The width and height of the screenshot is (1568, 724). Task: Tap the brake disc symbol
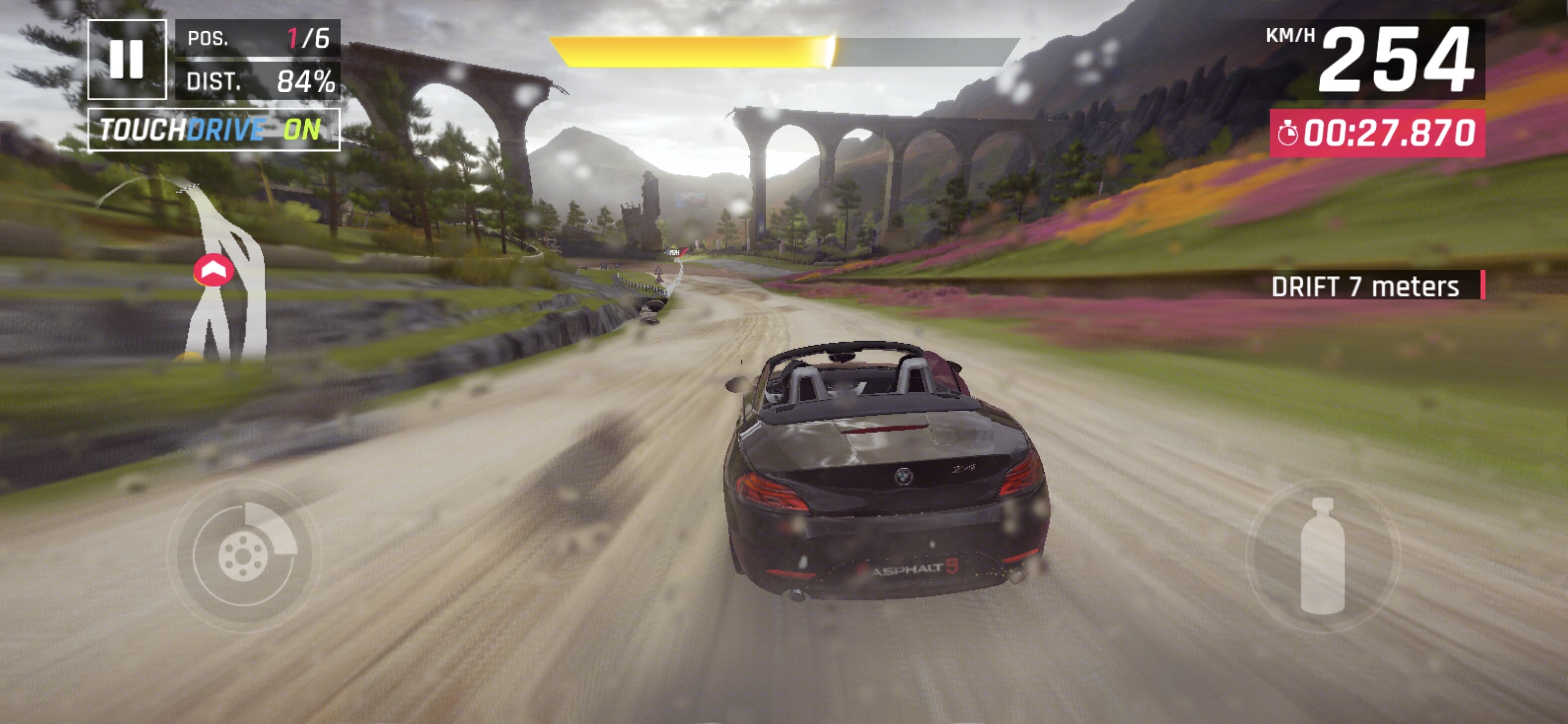pos(245,556)
